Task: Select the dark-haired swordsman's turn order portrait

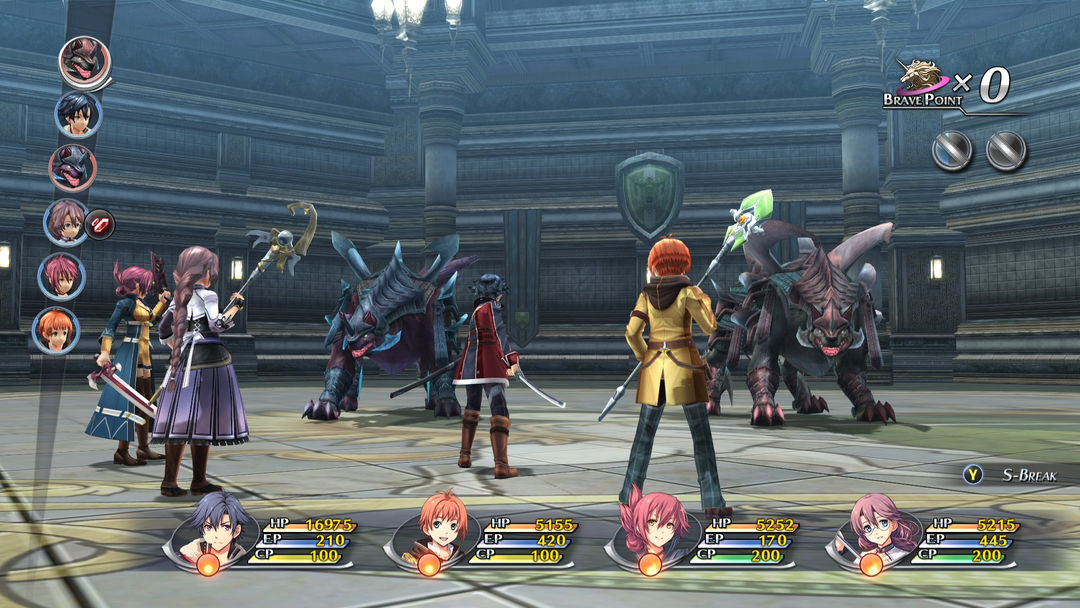Action: pos(78,114)
